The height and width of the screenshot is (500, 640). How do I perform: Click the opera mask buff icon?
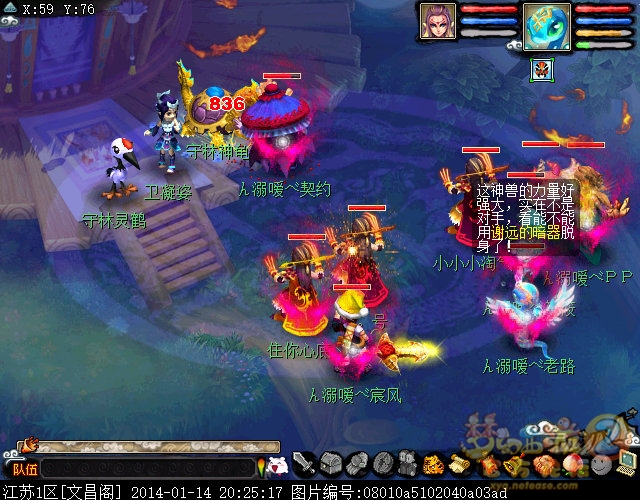(x=541, y=70)
